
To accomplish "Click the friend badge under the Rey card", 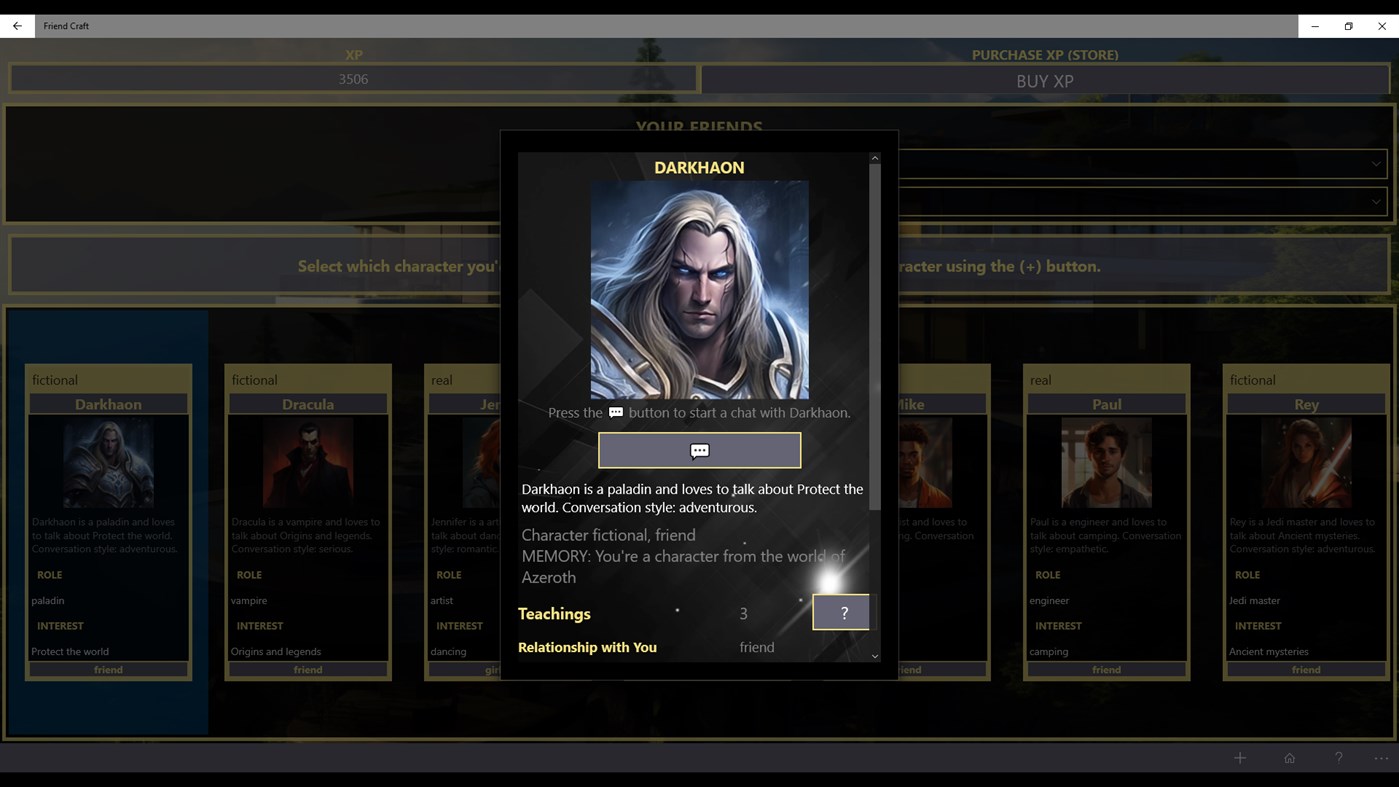I will point(1305,669).
